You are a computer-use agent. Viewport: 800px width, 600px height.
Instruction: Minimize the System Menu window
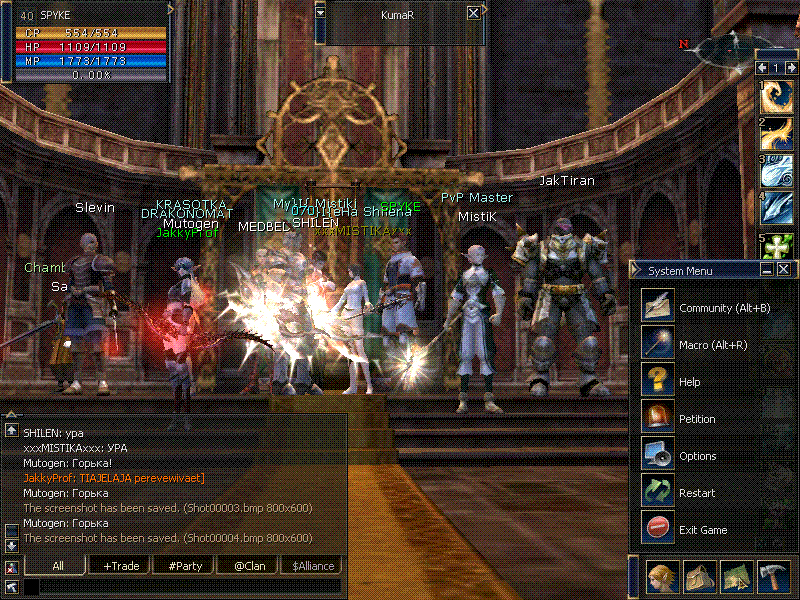point(767,269)
